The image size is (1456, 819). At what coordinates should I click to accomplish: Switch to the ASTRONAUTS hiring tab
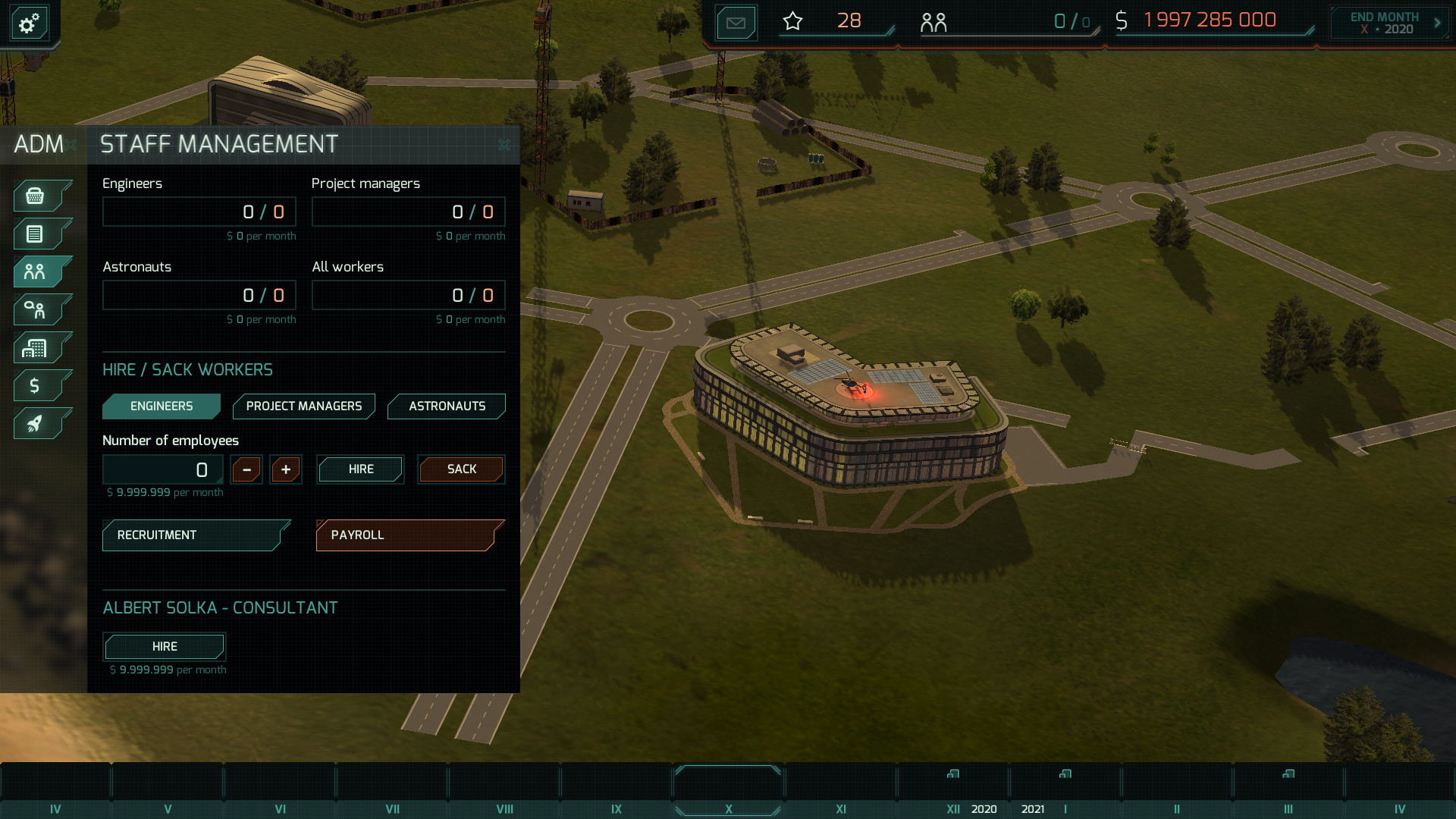click(446, 406)
